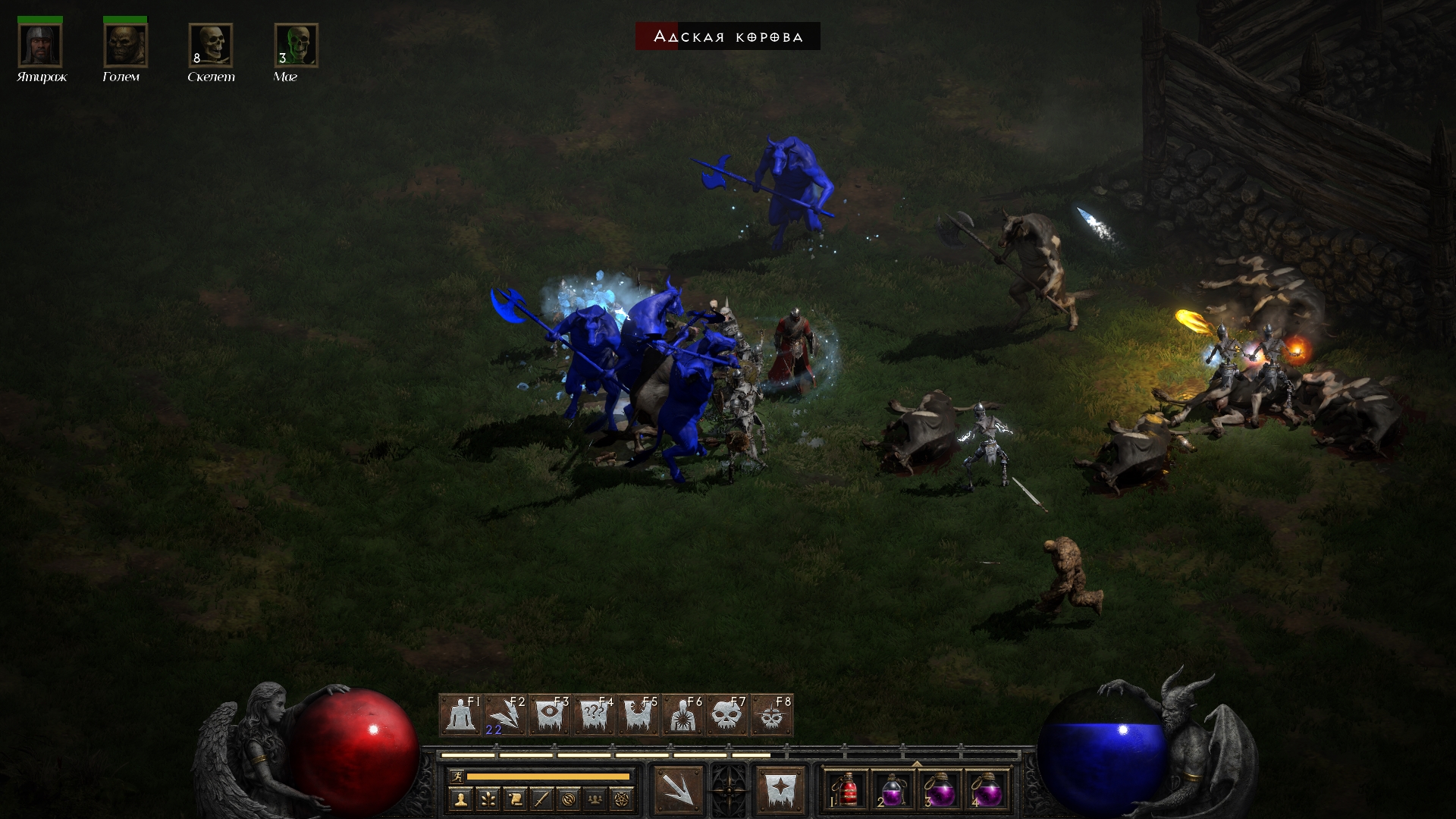Click the Ятираж mercenary portrait
Image resolution: width=1456 pixels, height=819 pixels.
coord(40,45)
